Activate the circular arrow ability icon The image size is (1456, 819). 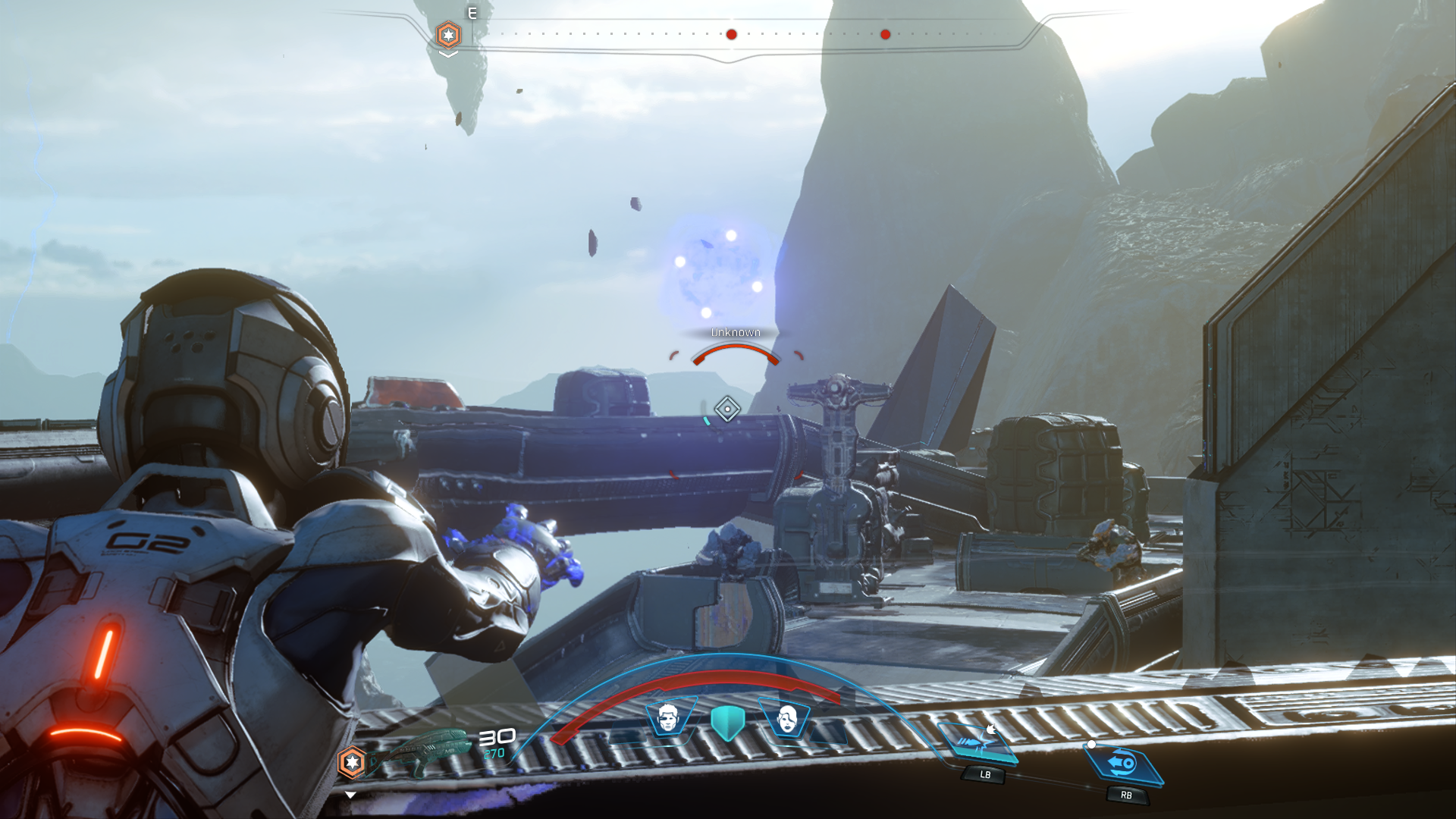[x=1124, y=763]
